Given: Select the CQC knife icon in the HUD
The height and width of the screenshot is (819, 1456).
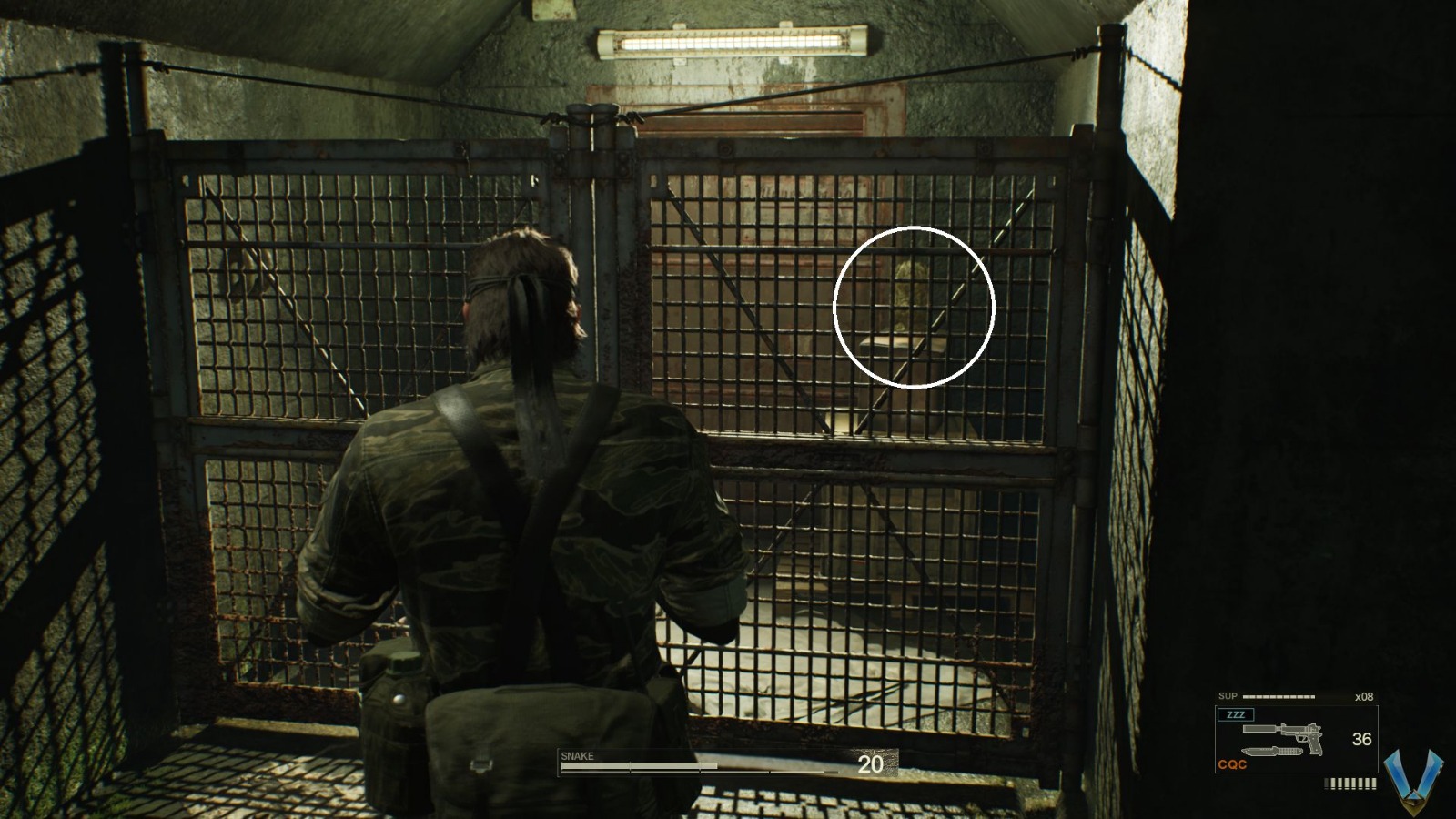Looking at the screenshot, I should [x=1272, y=751].
